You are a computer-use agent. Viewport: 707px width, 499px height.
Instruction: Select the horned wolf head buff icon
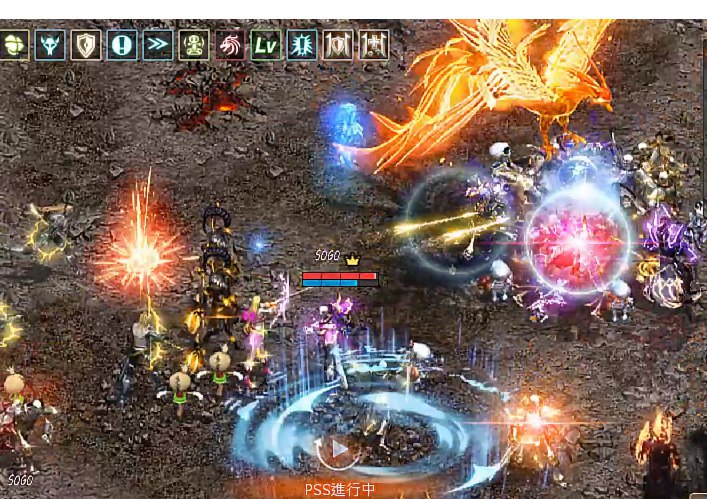tap(50, 45)
